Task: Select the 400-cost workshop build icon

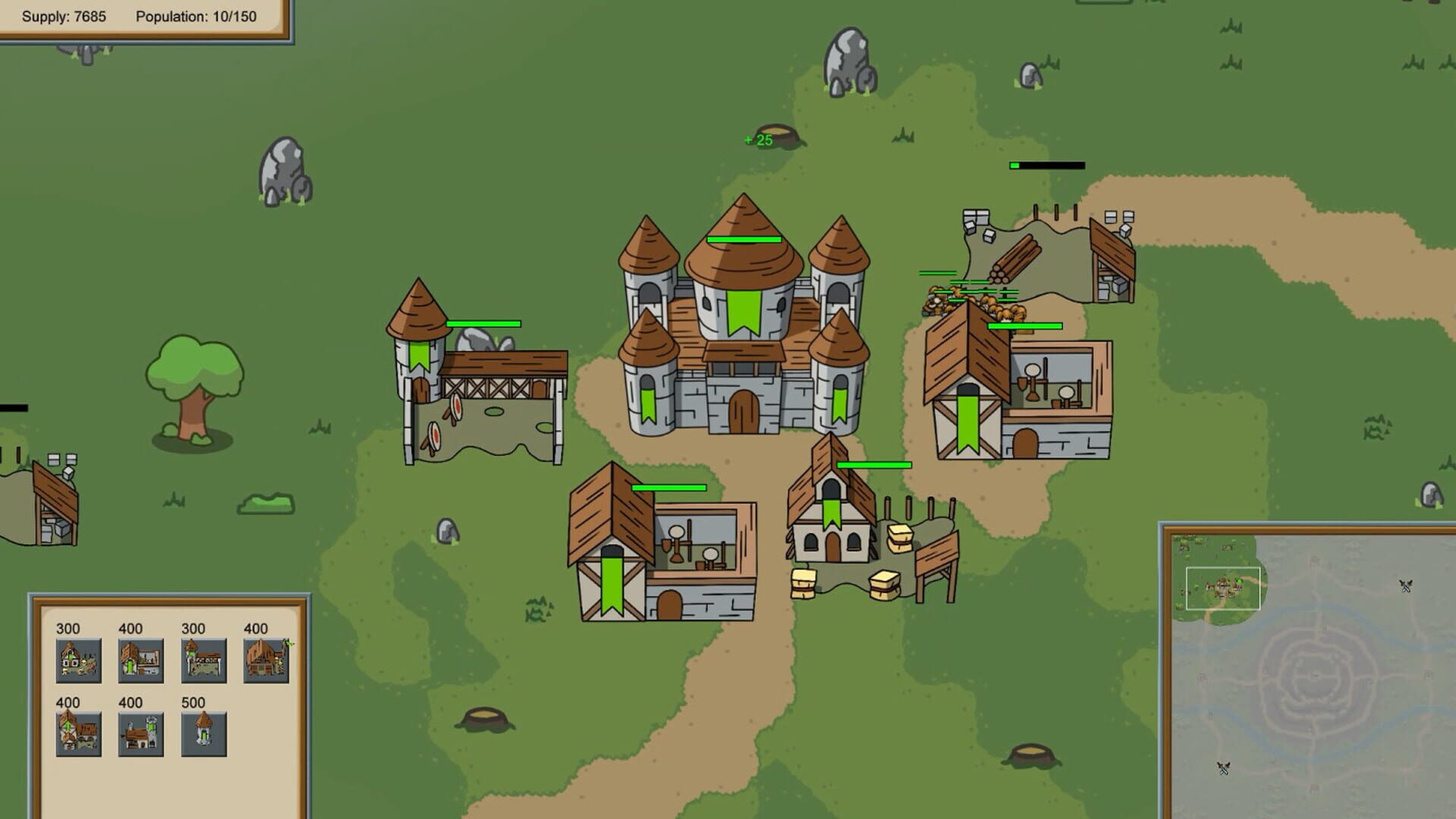Action: (141, 660)
